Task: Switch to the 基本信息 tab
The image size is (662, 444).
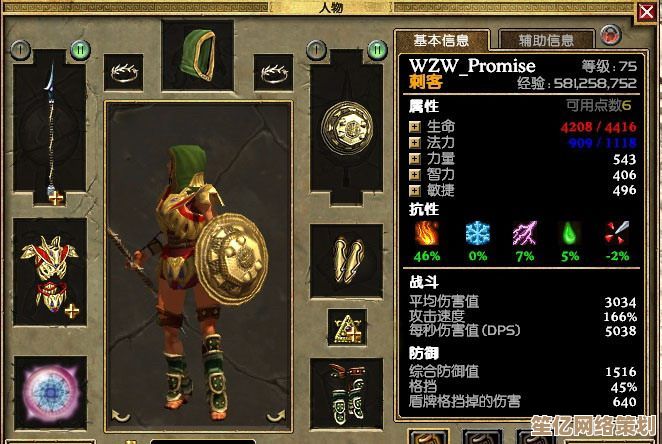Action: [440, 41]
